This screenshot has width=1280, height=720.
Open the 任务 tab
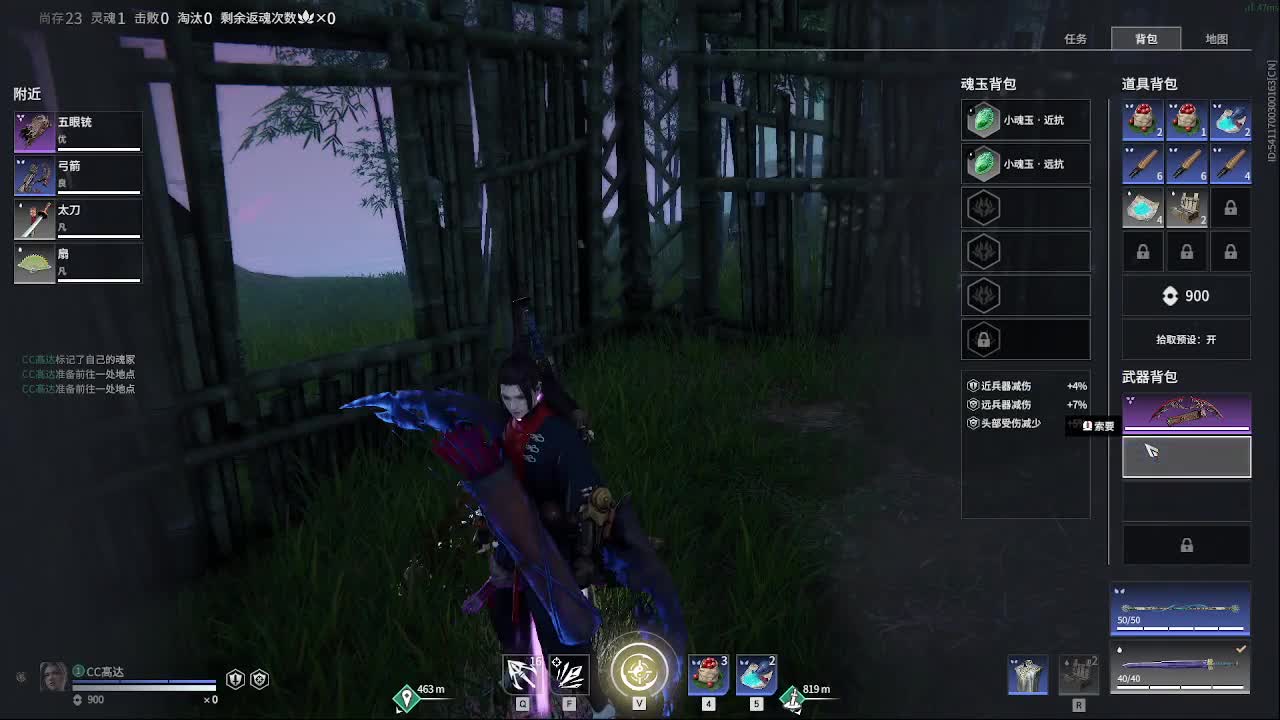pyautogui.click(x=1074, y=39)
